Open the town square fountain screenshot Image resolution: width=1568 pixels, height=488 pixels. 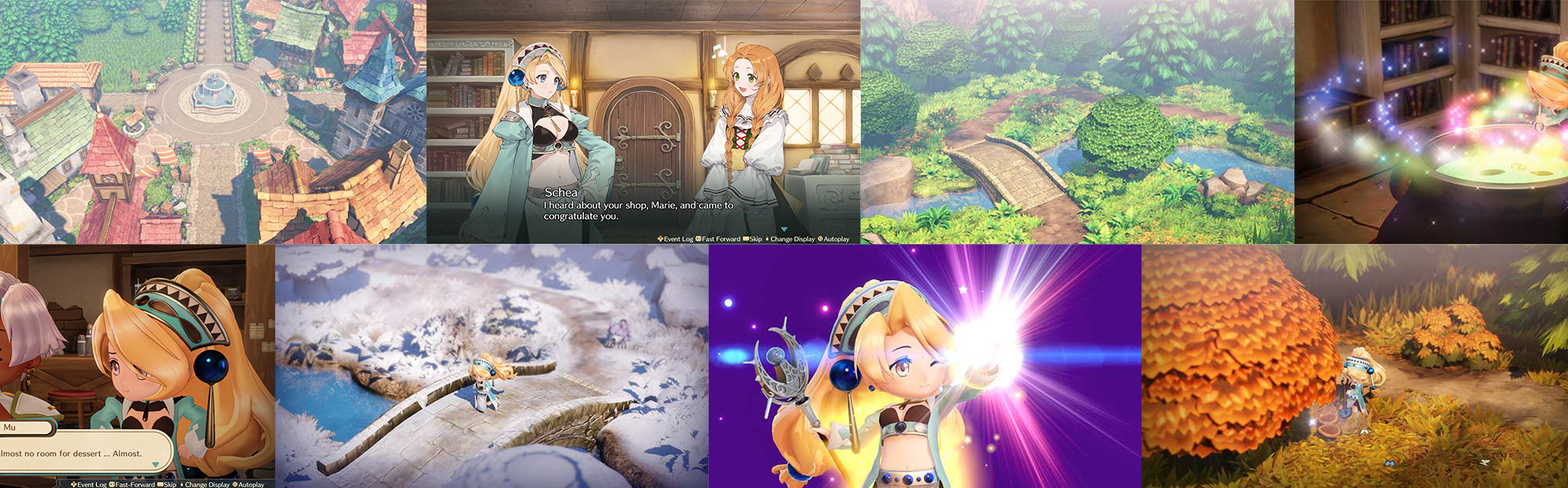(x=212, y=122)
